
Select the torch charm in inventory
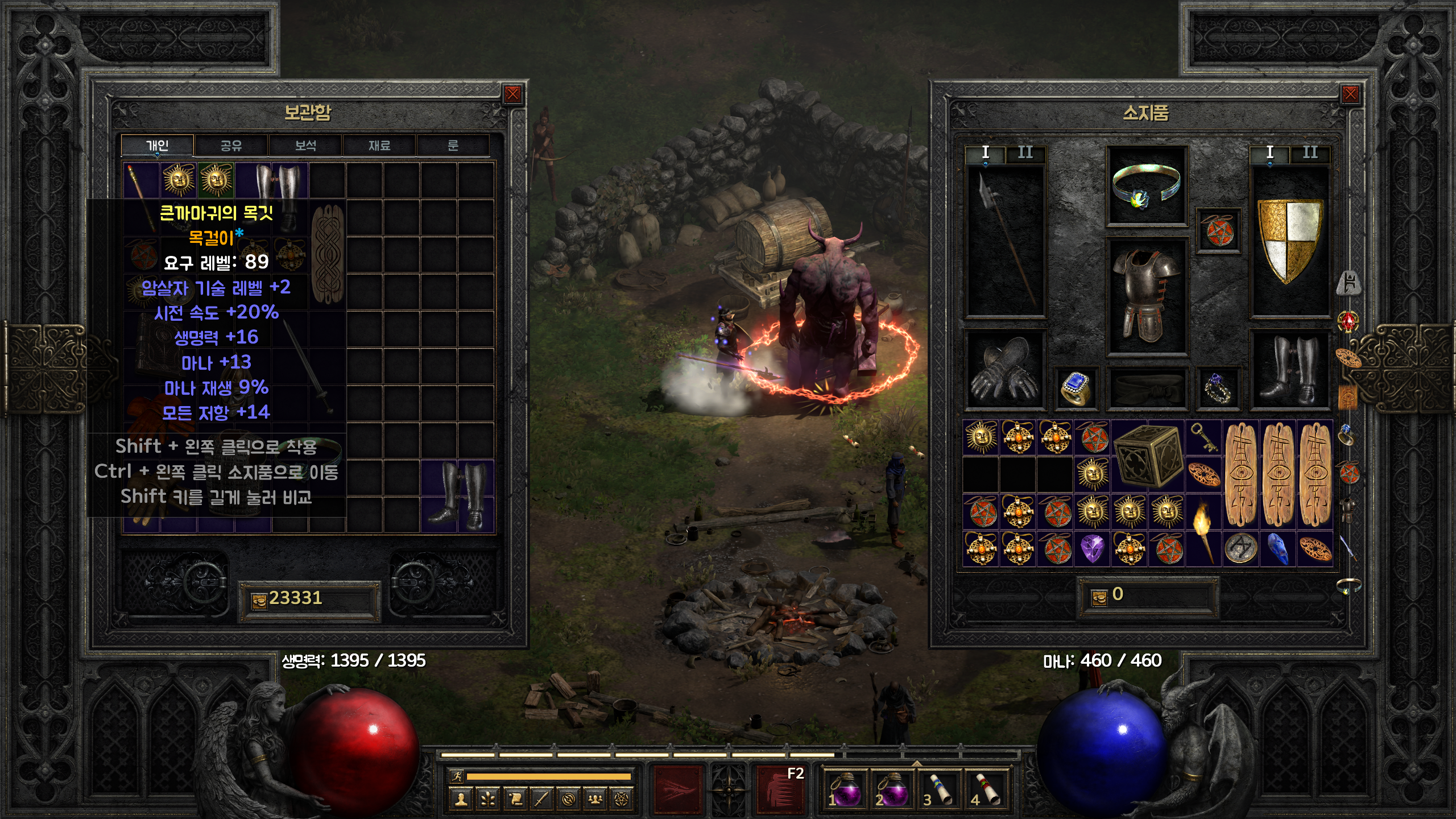pyautogui.click(x=1203, y=529)
